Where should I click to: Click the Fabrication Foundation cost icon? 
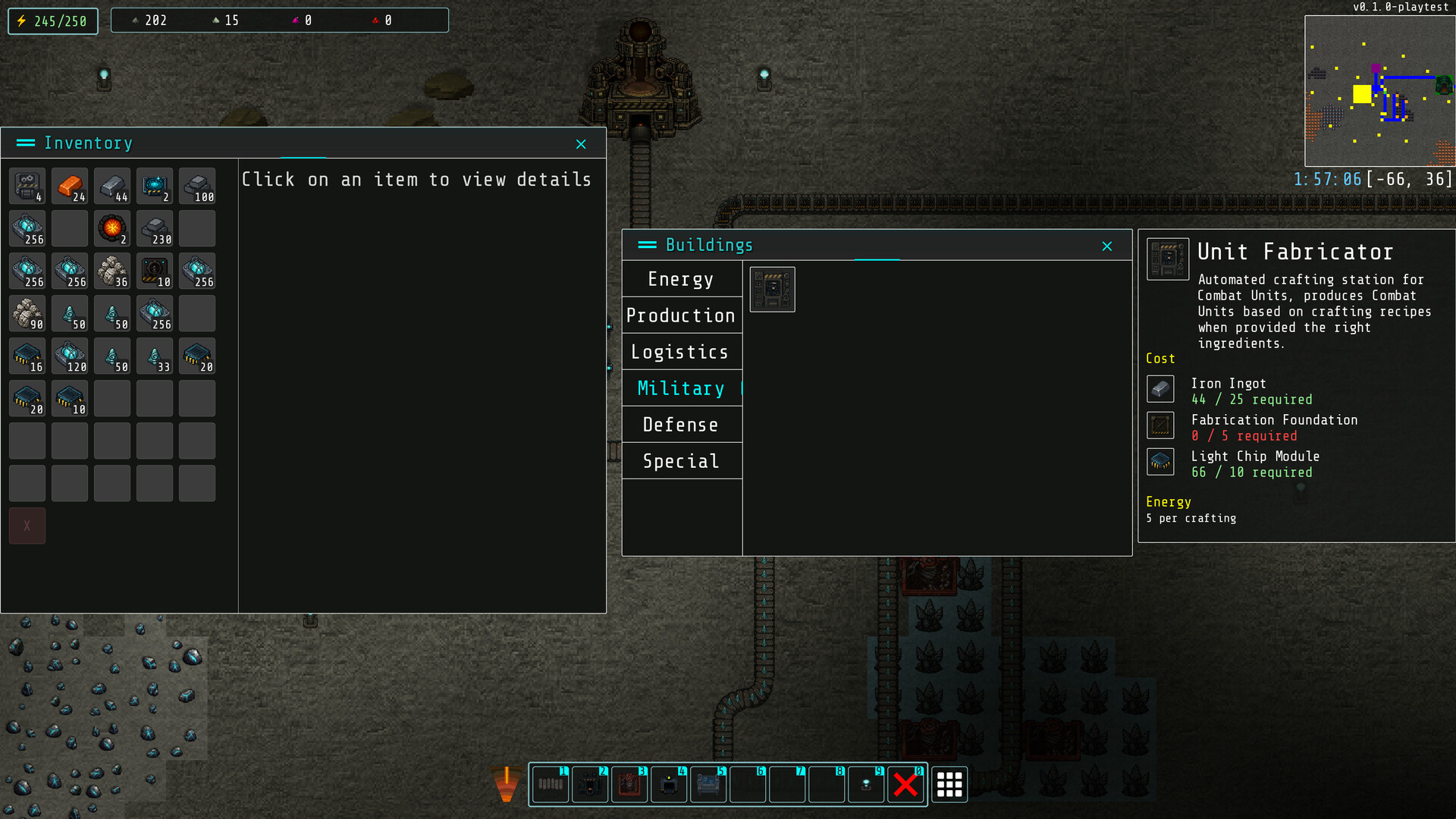[1159, 425]
